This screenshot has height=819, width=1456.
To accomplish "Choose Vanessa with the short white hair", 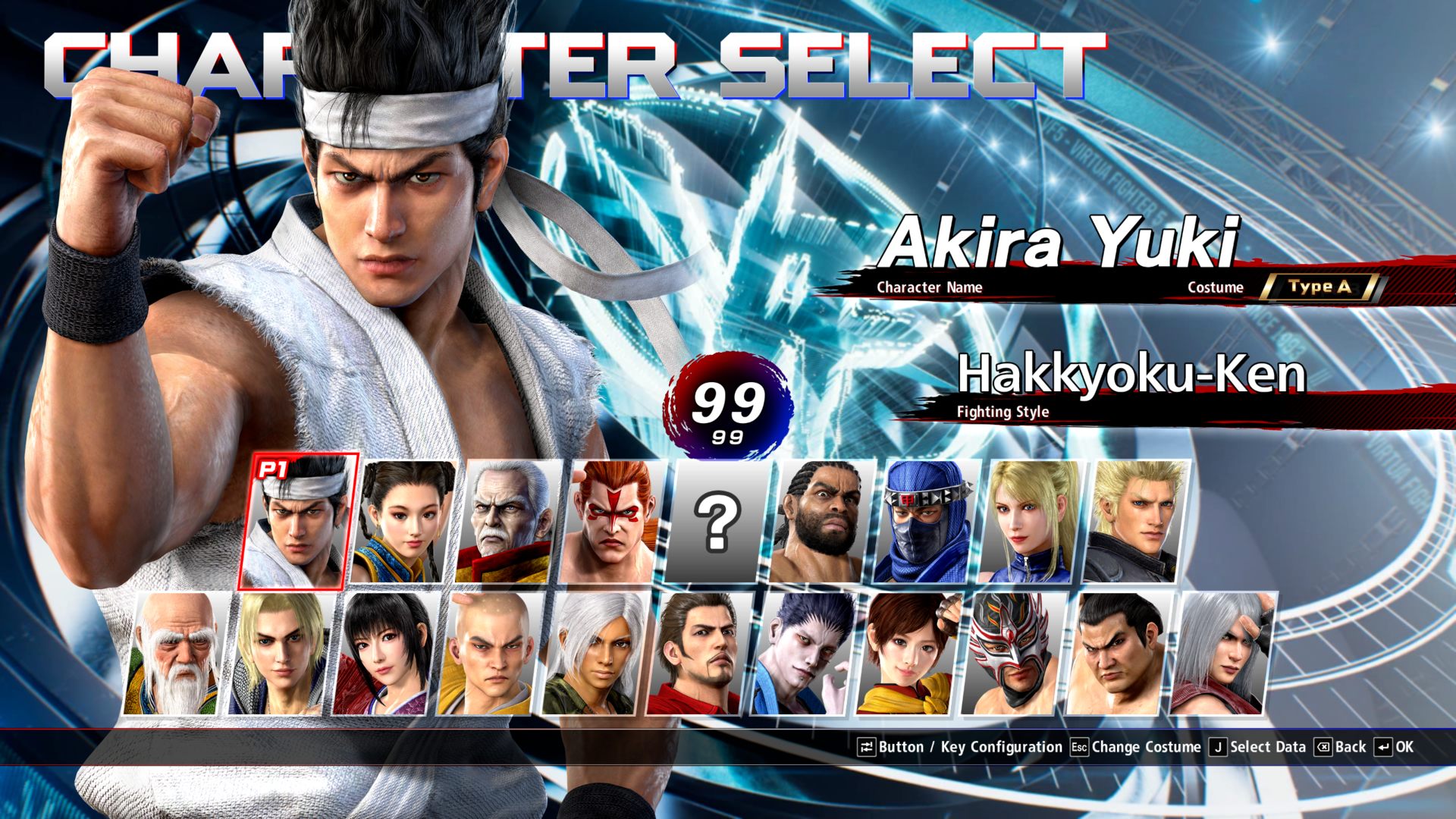I will pyautogui.click(x=595, y=654).
